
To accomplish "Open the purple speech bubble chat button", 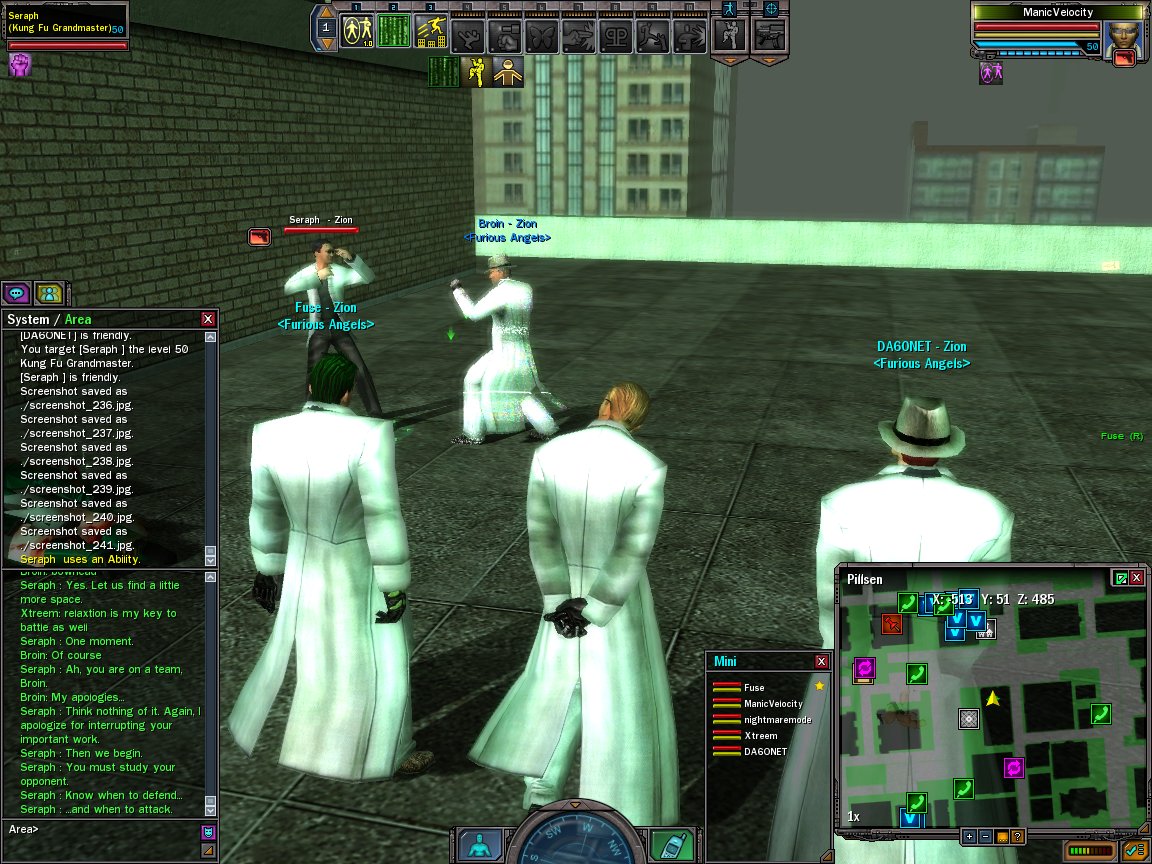I will [16, 293].
